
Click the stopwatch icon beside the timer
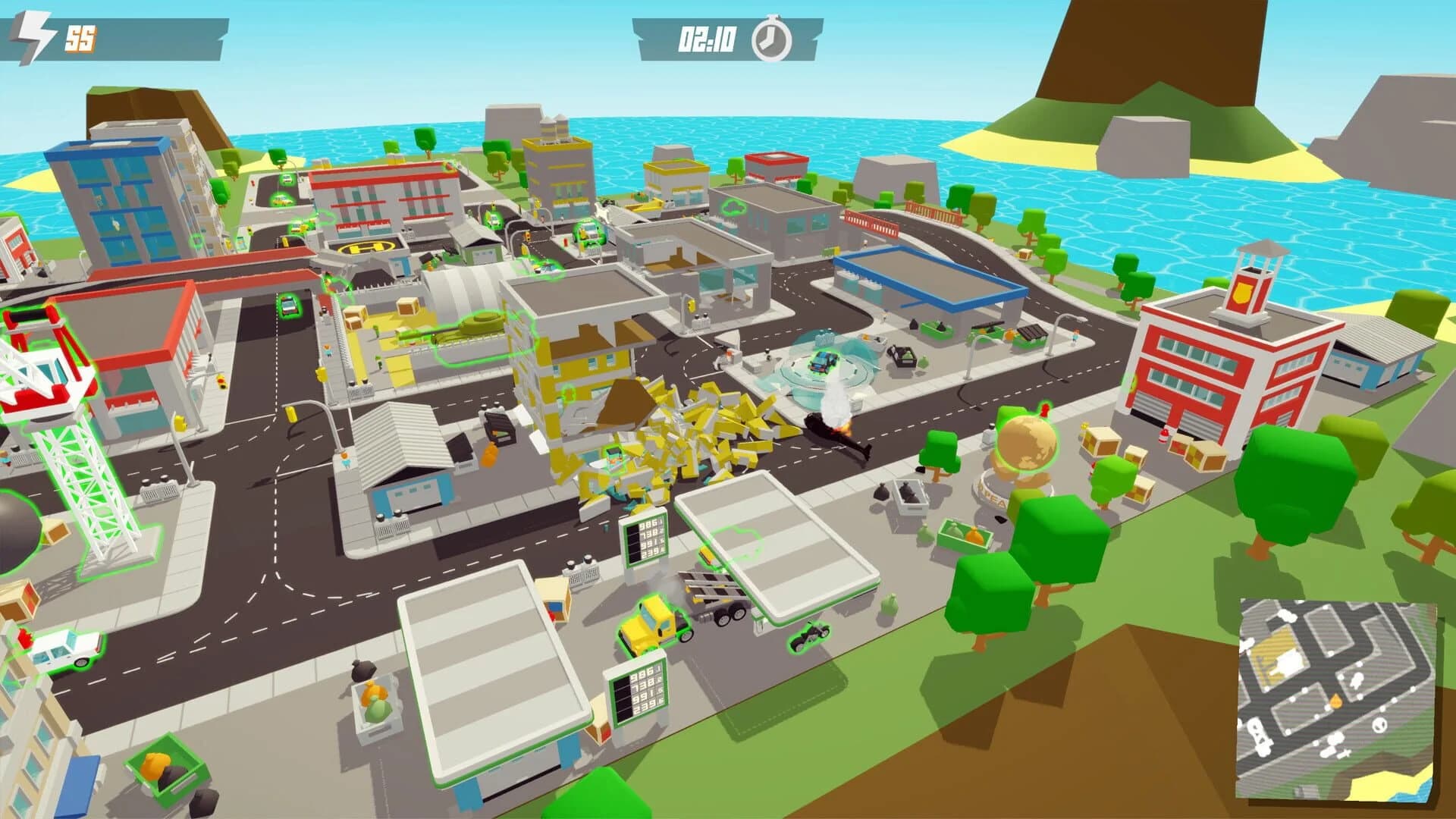tap(770, 38)
